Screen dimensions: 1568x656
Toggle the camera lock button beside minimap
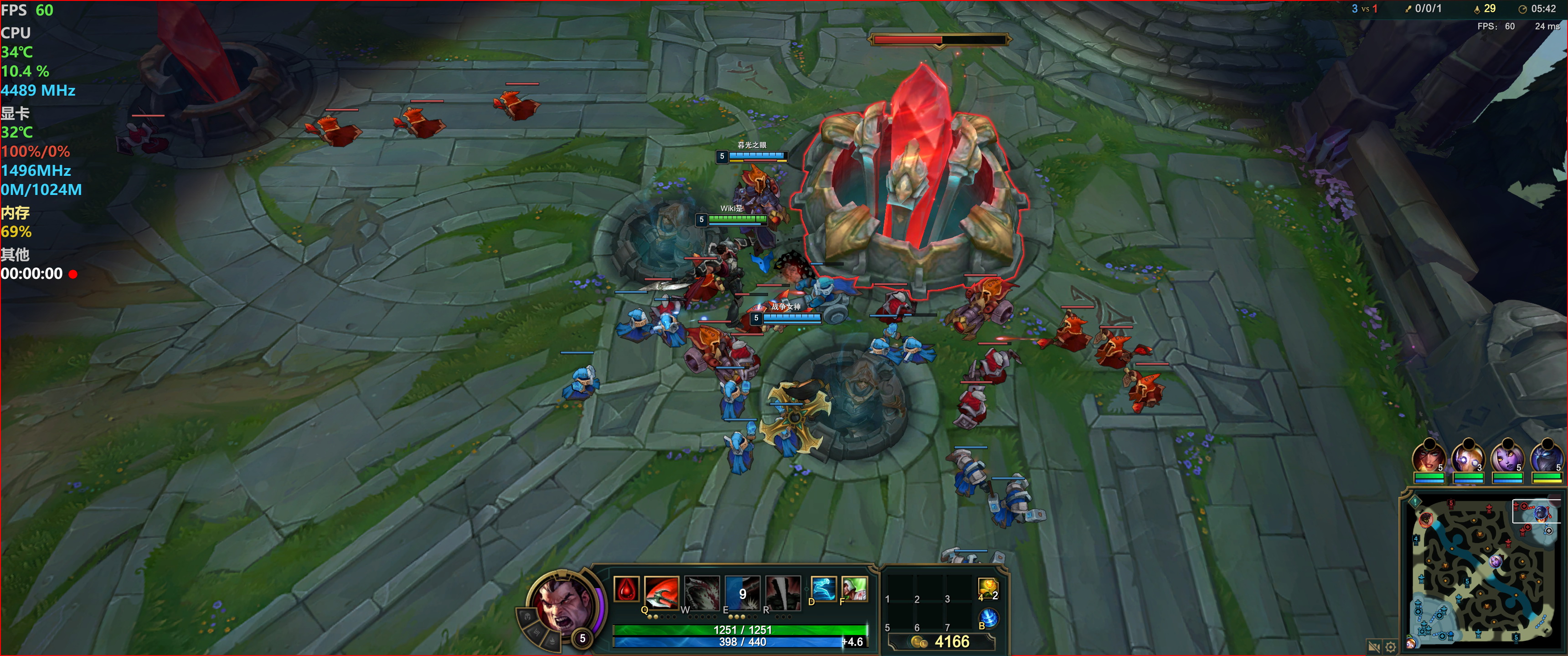point(1373,646)
